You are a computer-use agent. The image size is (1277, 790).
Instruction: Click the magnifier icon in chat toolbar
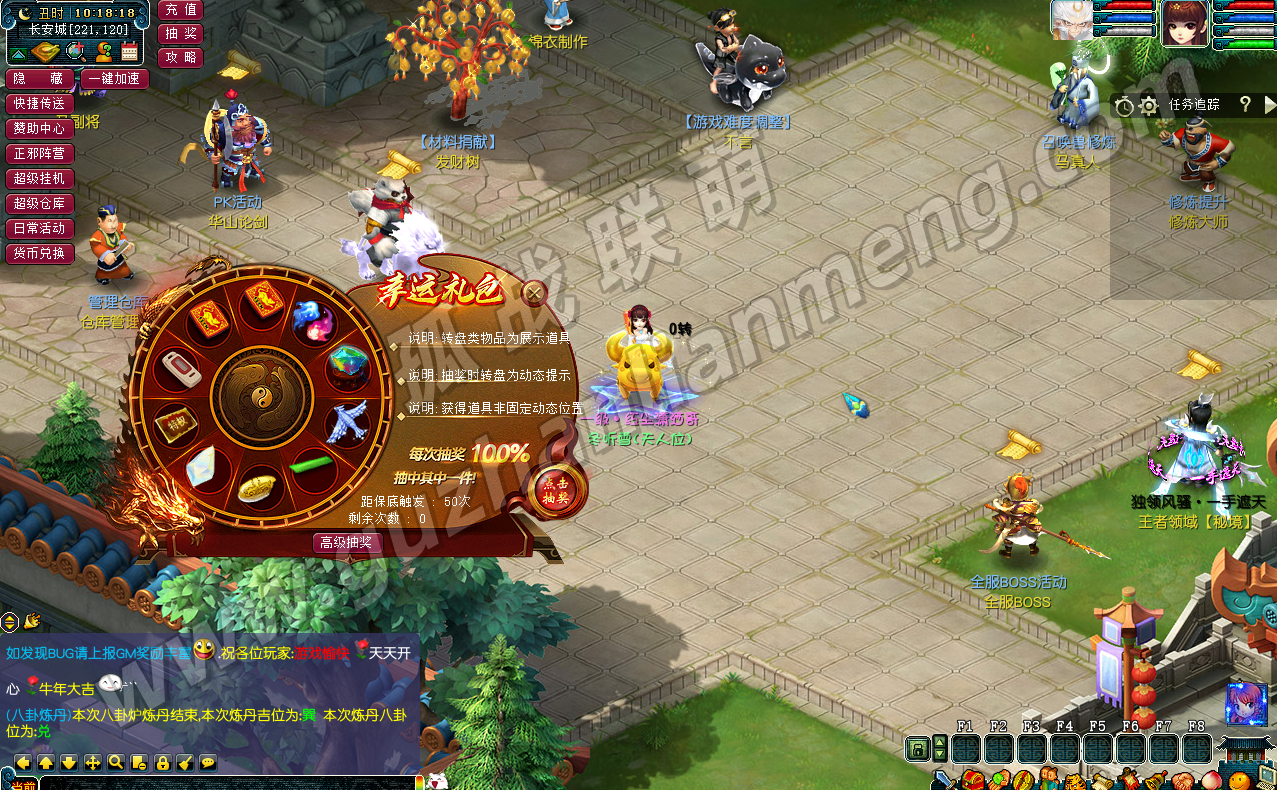pos(116,763)
